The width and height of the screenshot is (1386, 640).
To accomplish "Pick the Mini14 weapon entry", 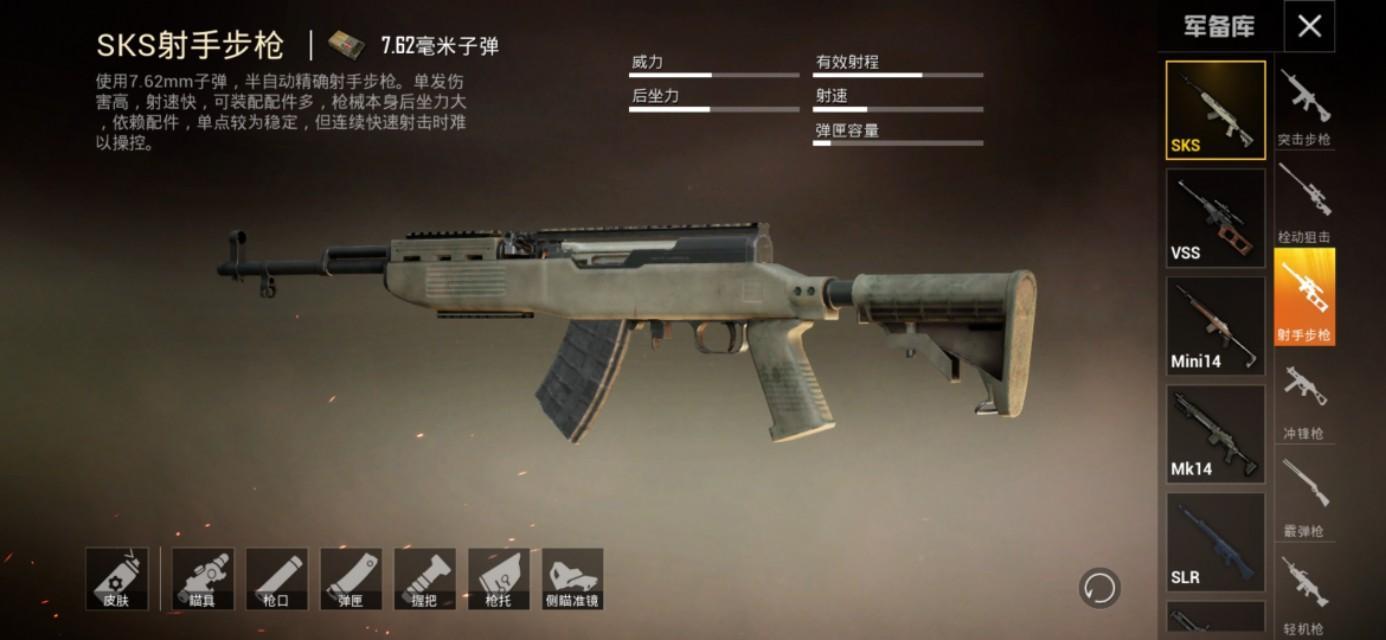I will click(1215, 326).
